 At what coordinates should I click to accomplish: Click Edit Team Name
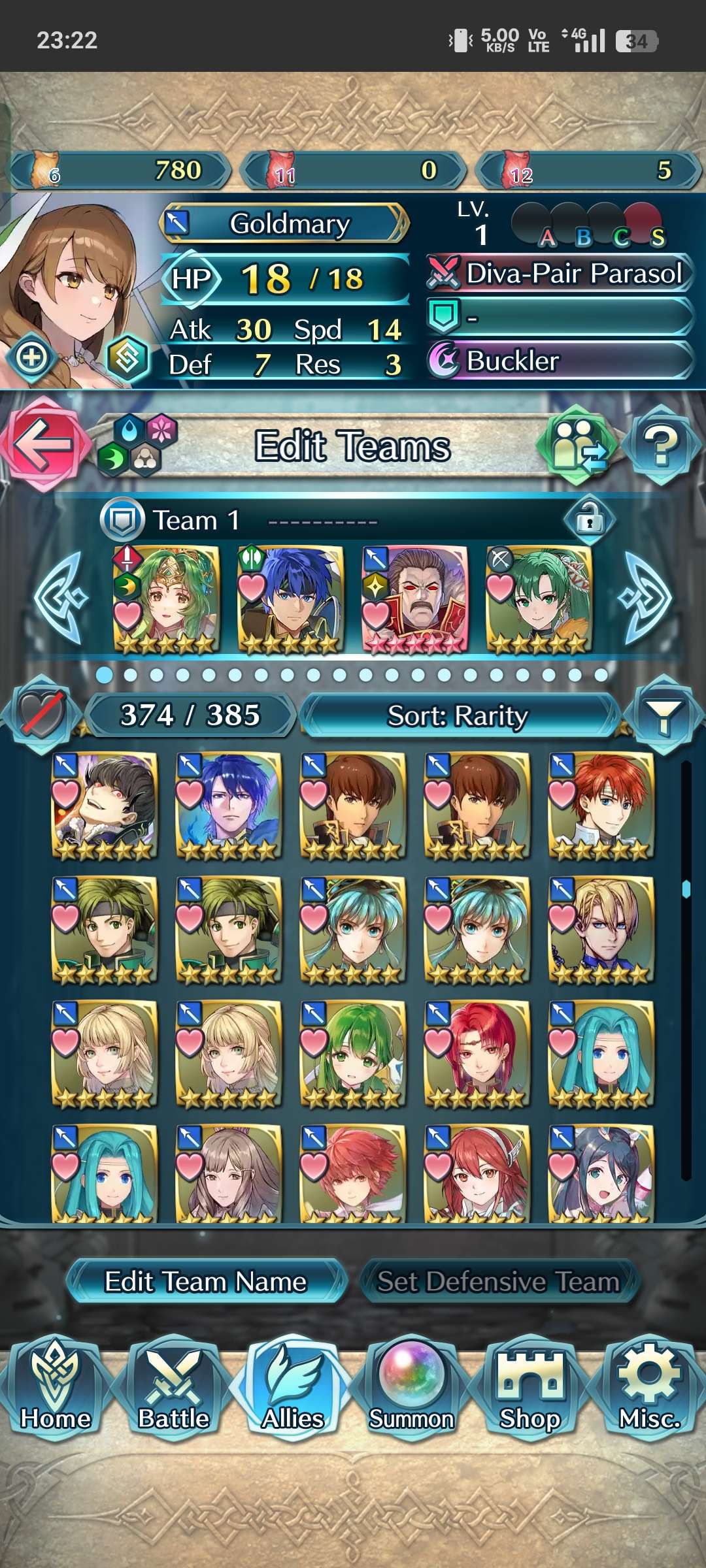click(x=206, y=1282)
